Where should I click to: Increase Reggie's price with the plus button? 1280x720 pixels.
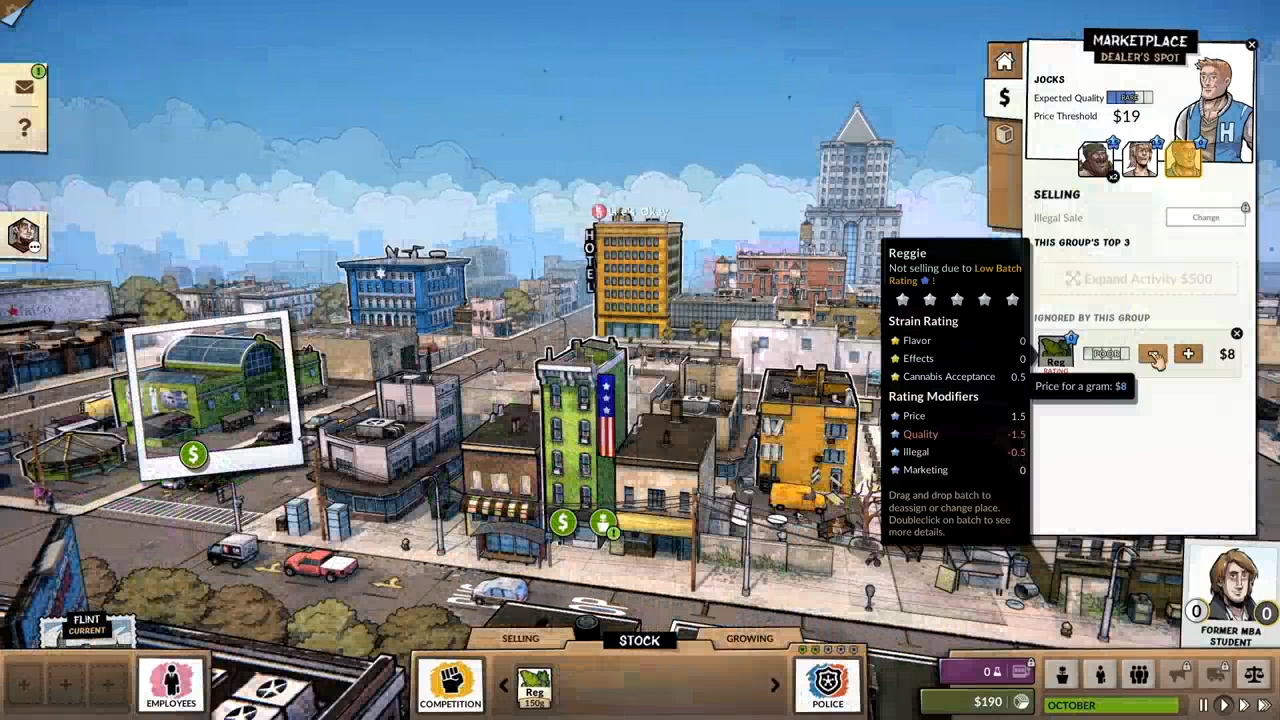pyautogui.click(x=1188, y=354)
